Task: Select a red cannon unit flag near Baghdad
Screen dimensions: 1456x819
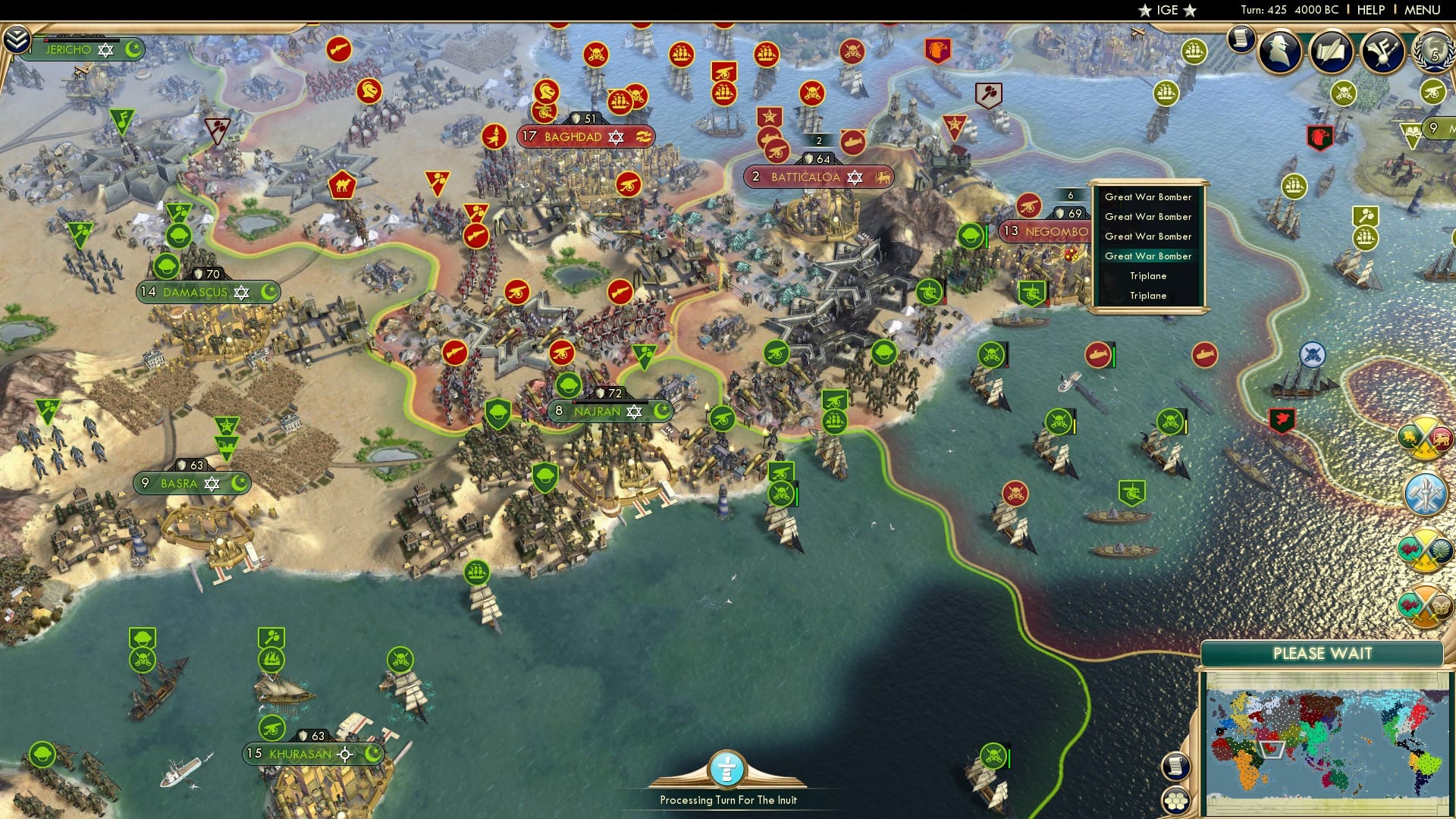Action: pos(627,184)
